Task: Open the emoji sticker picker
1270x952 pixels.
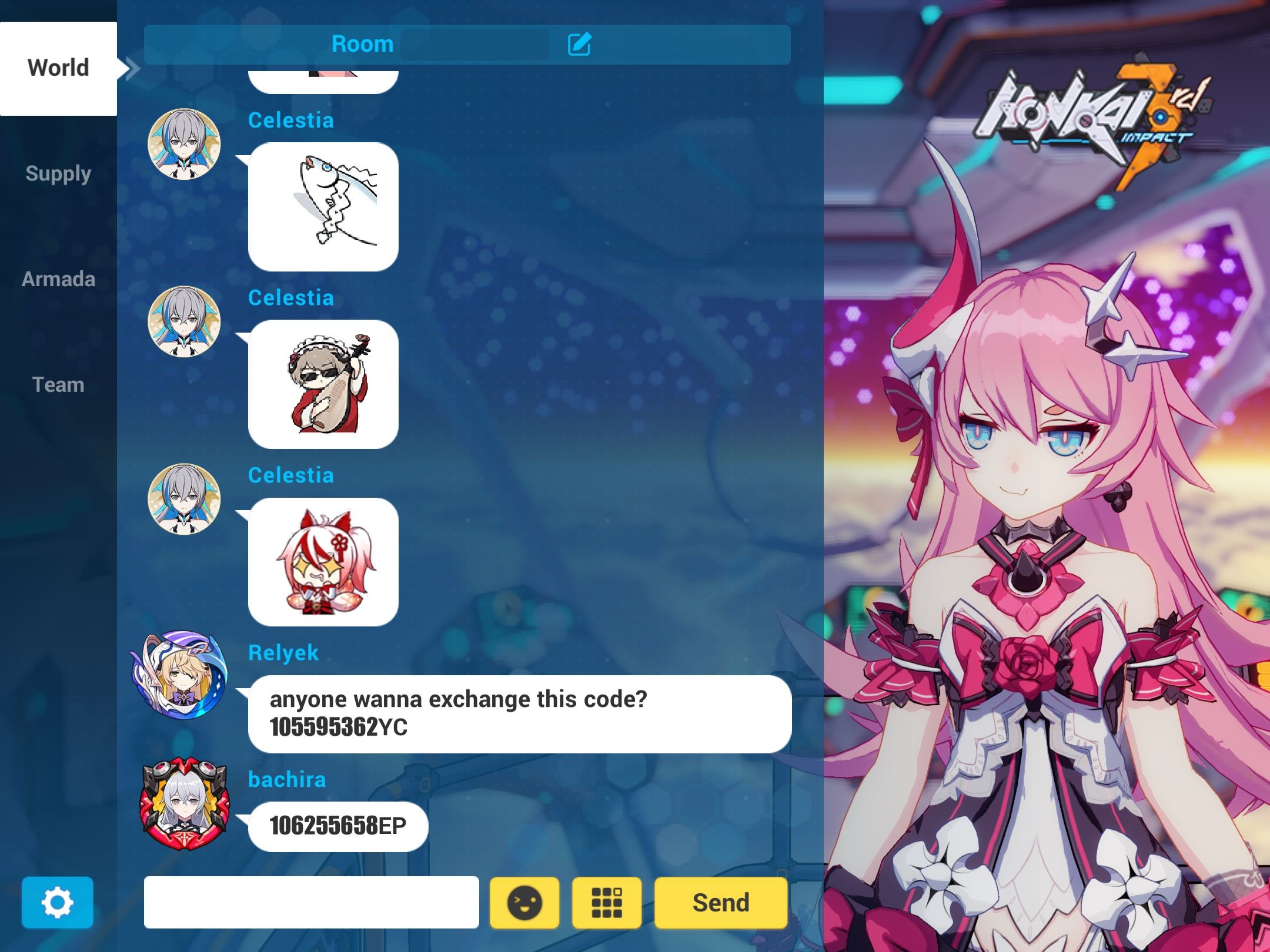Action: point(524,902)
